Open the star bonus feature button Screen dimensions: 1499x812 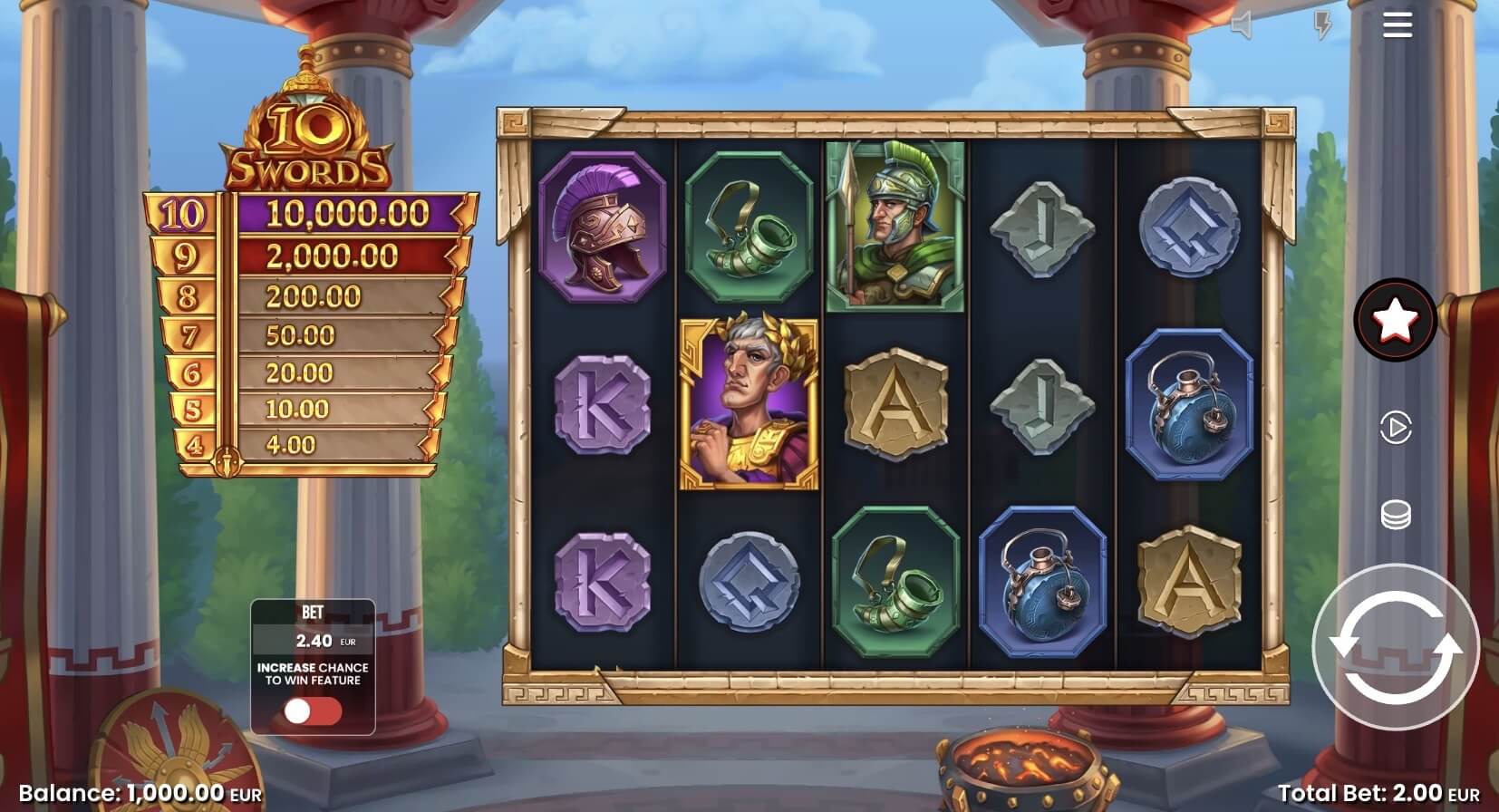1395,319
